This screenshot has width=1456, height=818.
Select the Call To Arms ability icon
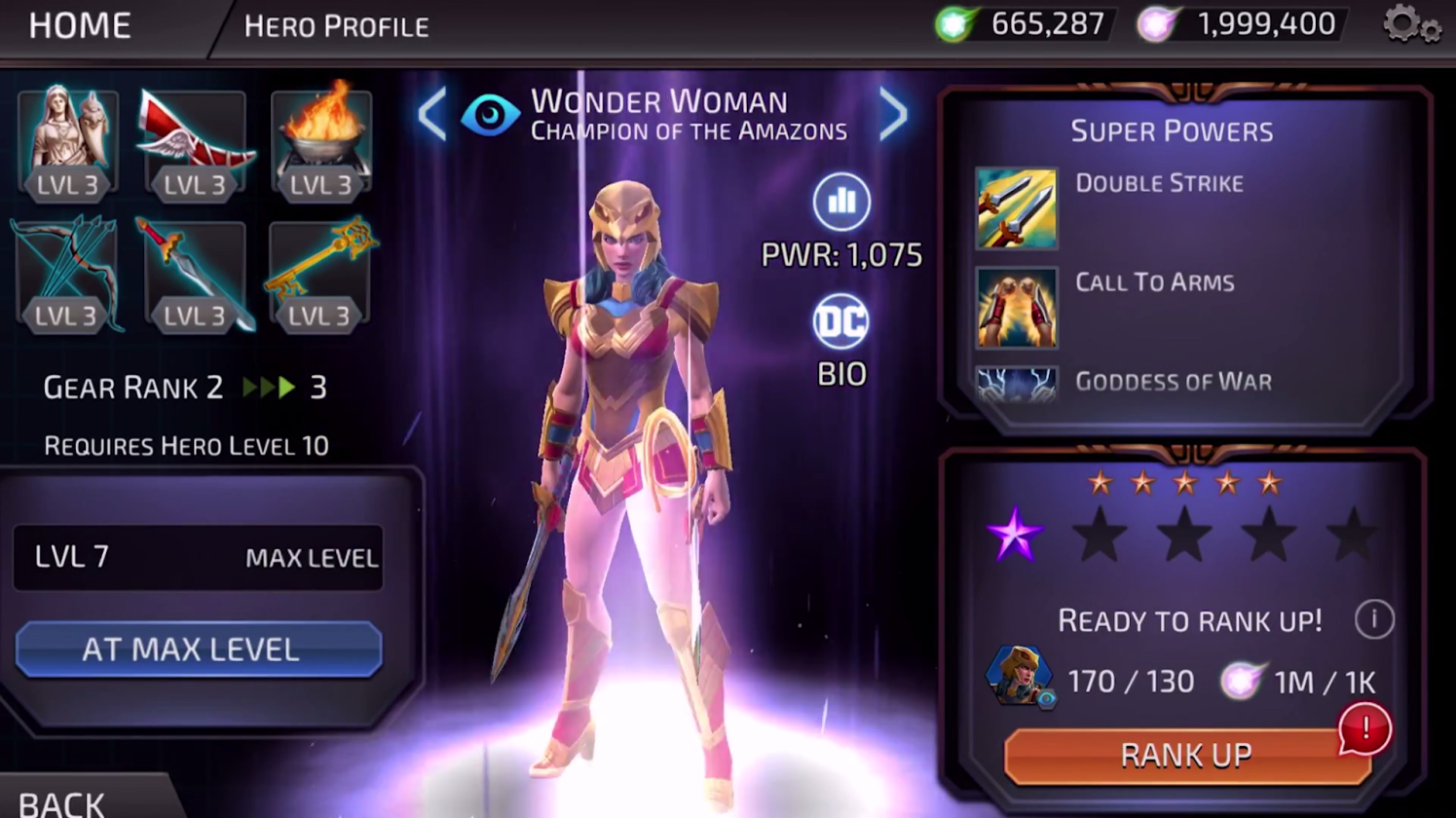(1016, 308)
